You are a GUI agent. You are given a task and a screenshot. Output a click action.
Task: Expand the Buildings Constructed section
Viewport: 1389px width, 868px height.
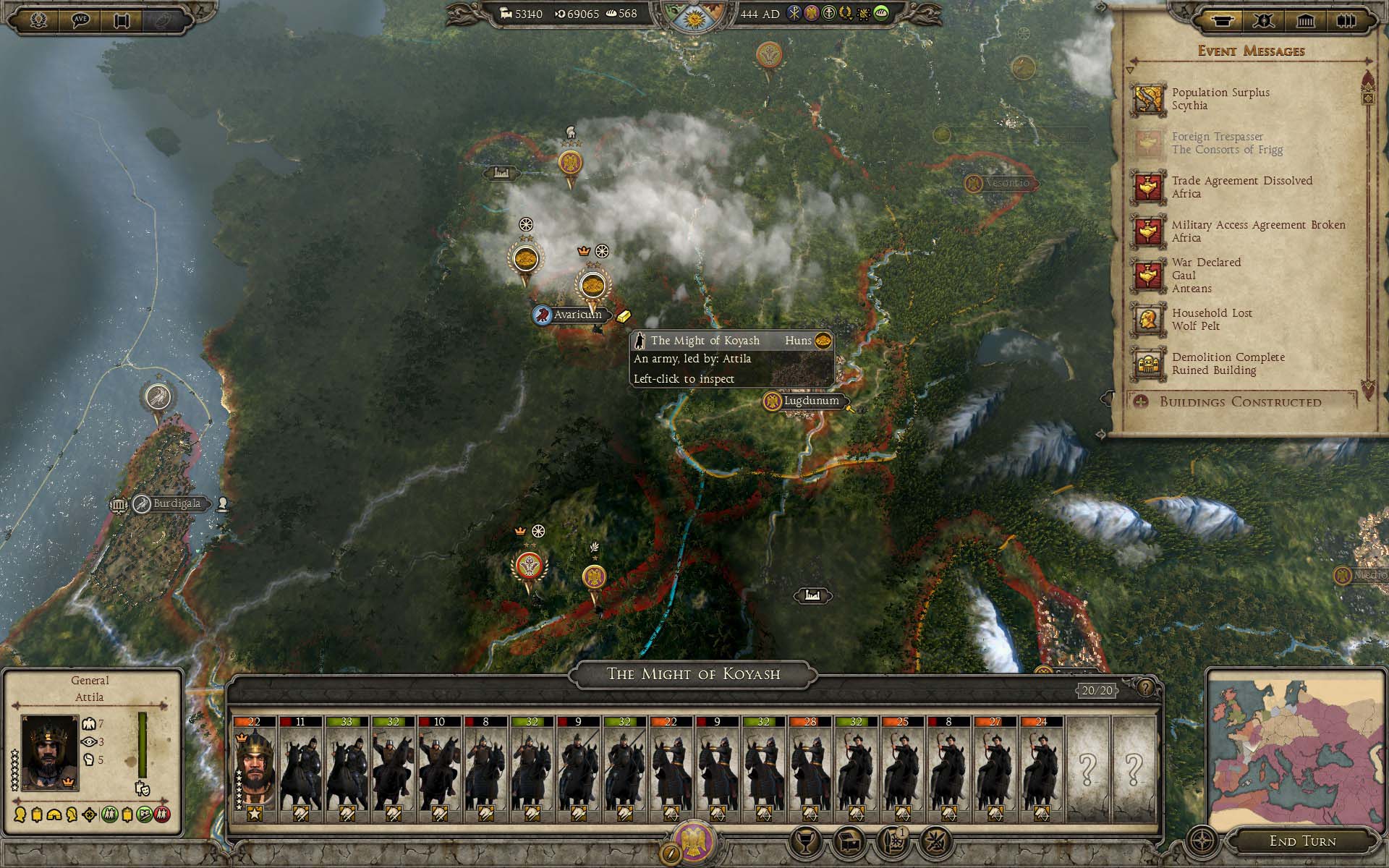(1240, 402)
